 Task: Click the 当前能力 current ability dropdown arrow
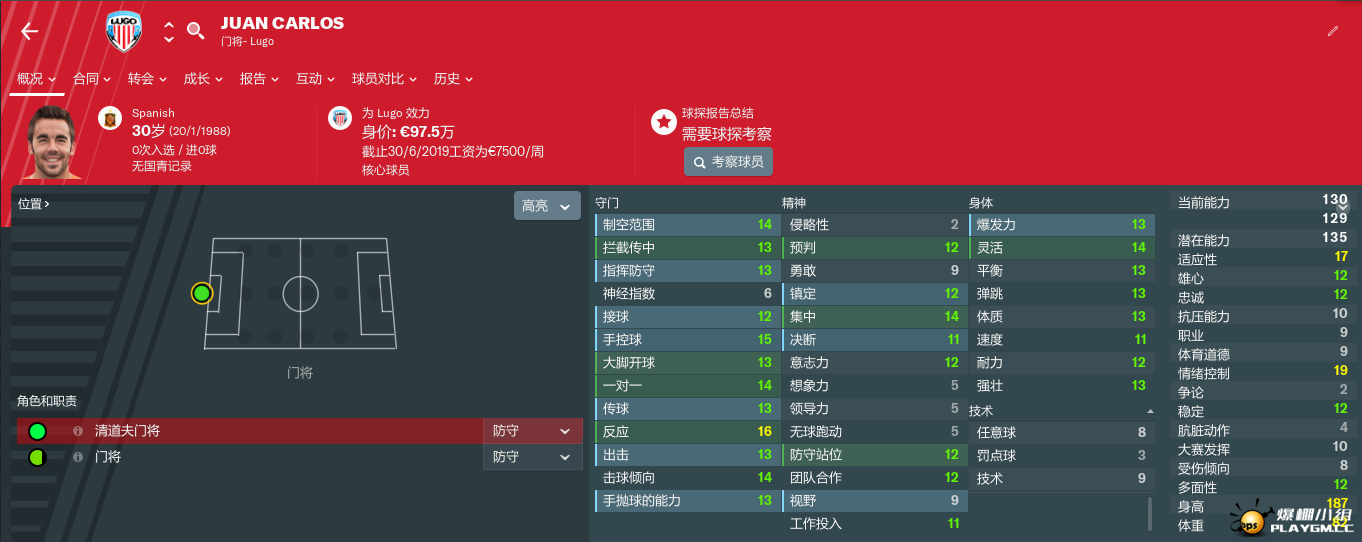tap(1355, 204)
